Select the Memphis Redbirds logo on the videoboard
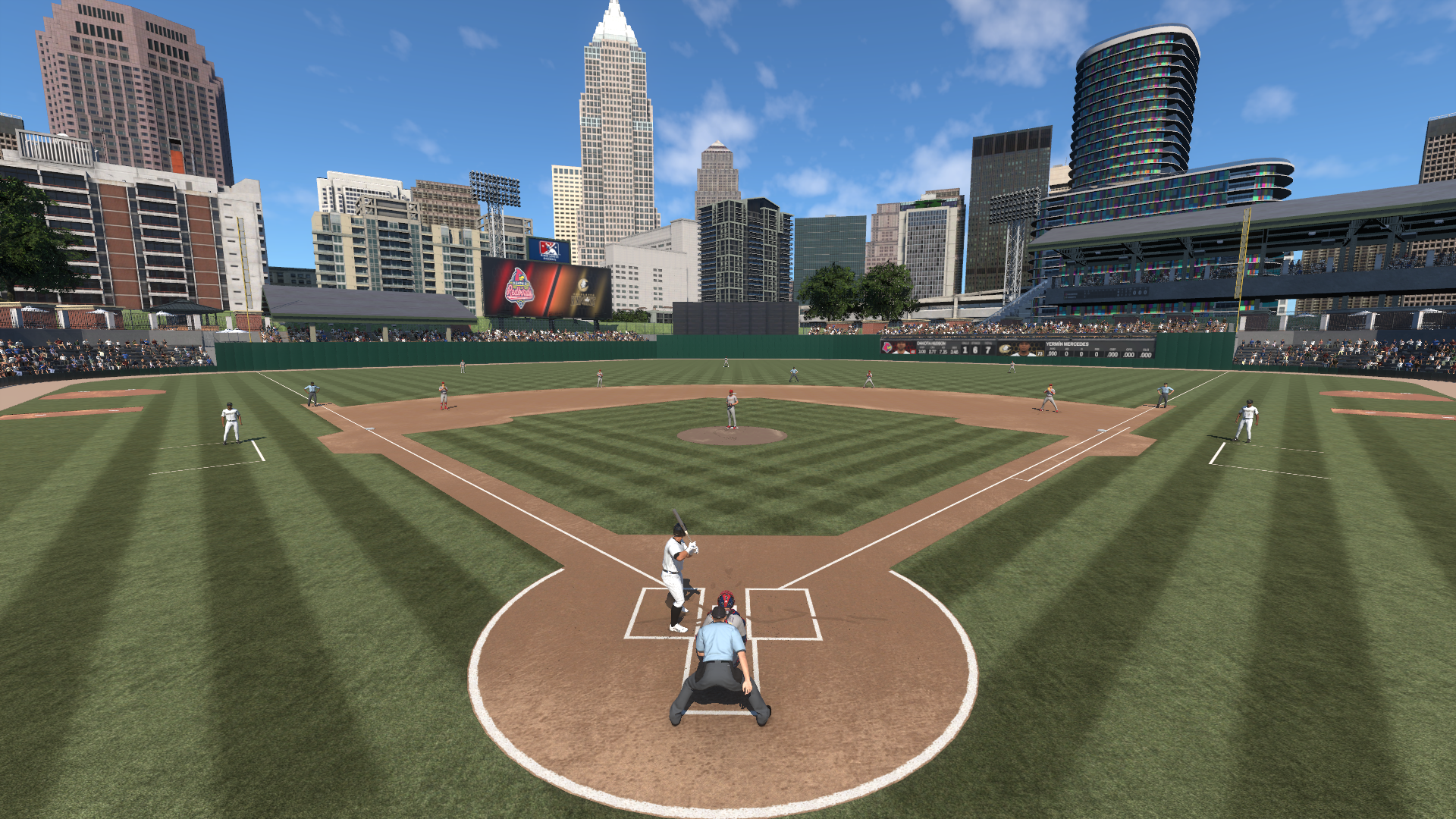This screenshot has height=819, width=1456. (519, 287)
